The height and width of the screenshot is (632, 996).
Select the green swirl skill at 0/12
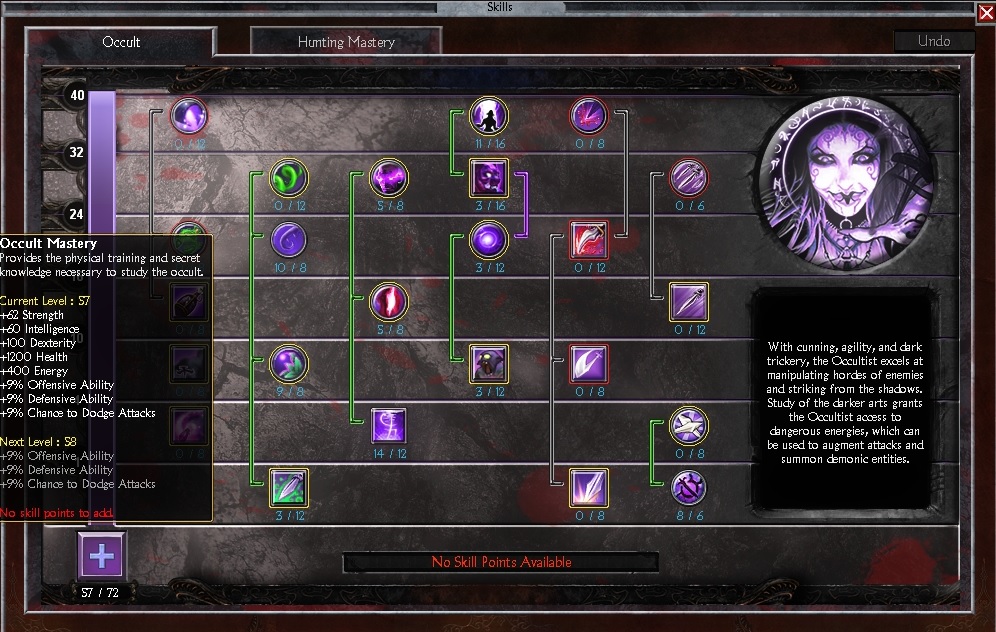(x=289, y=179)
